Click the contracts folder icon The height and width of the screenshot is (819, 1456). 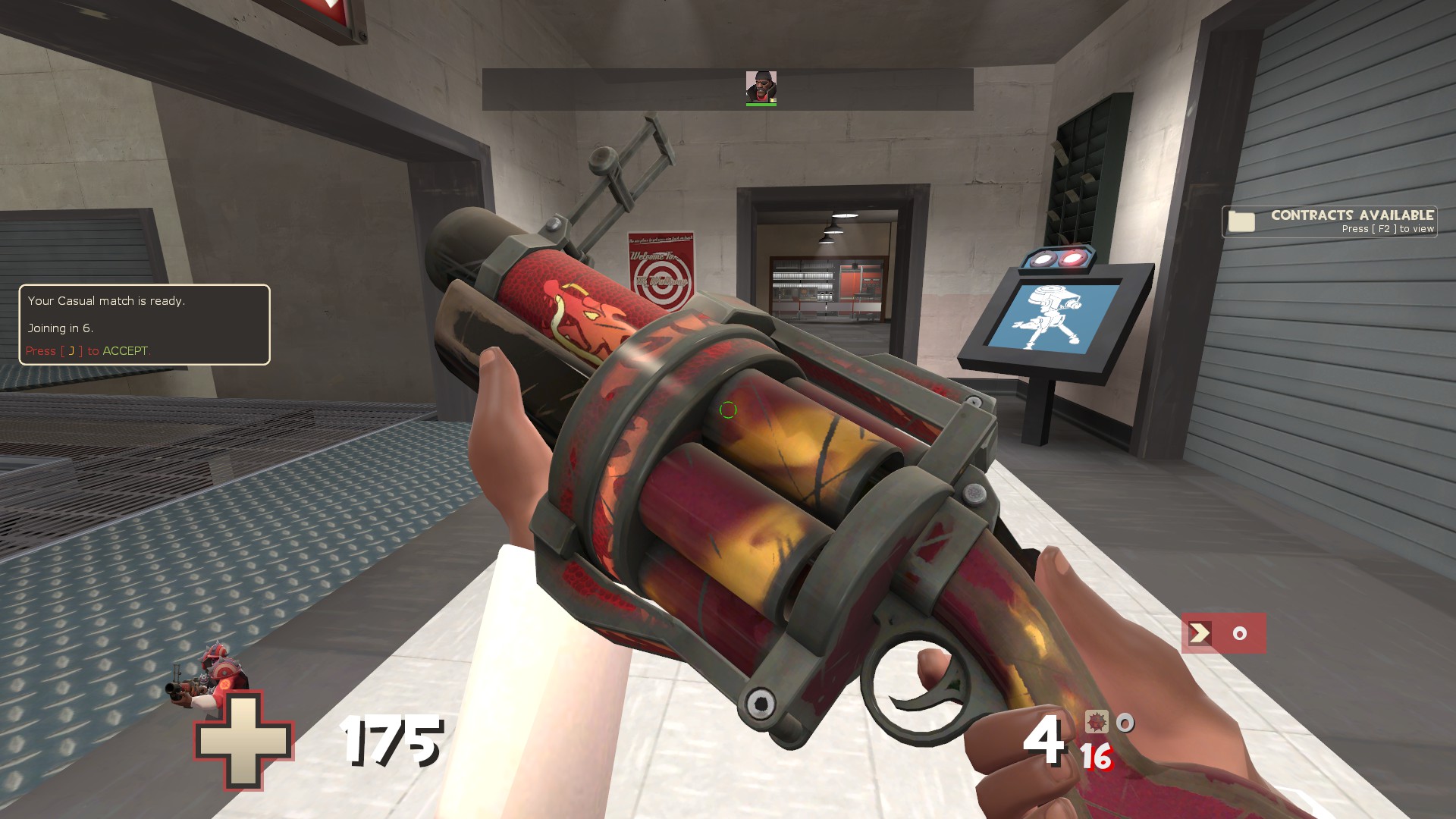click(x=1241, y=221)
